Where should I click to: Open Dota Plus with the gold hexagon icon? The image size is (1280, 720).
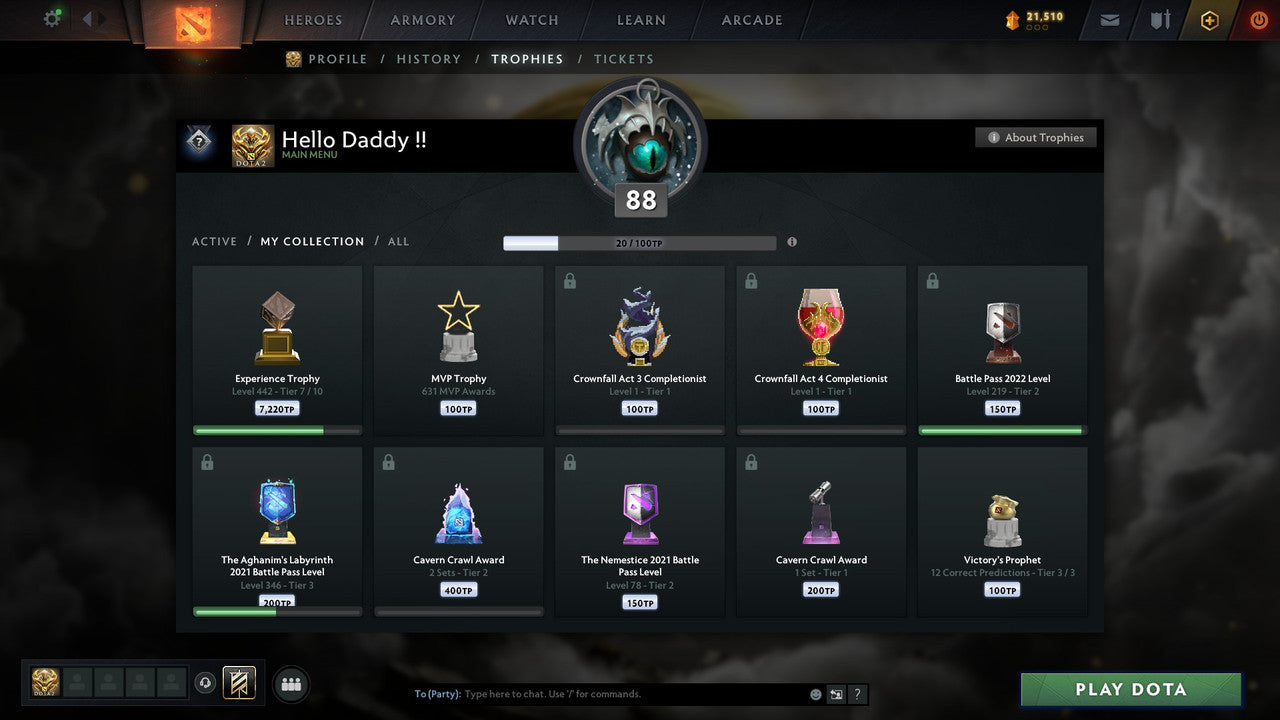[1208, 19]
